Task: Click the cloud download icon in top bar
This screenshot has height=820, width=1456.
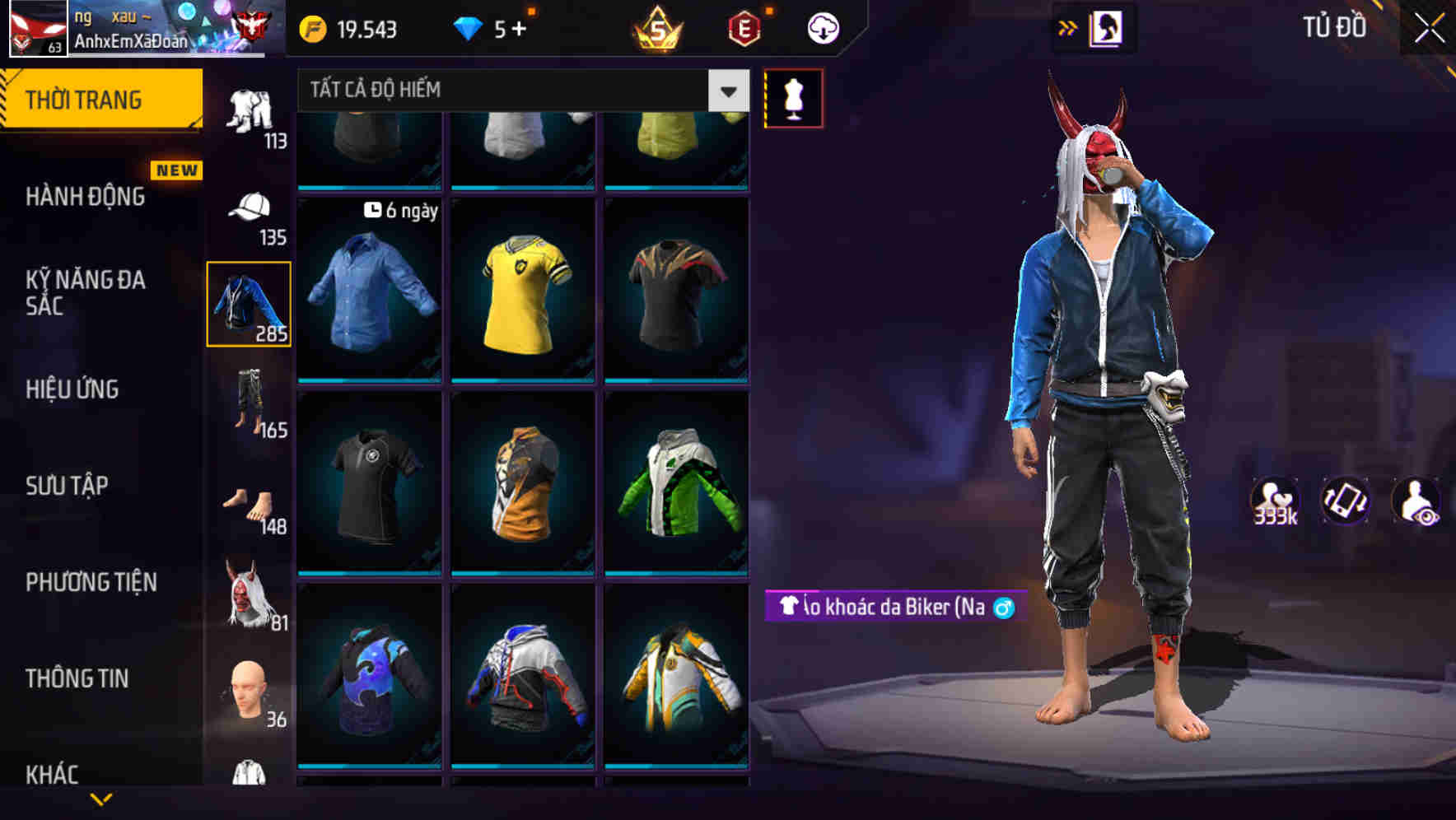Action: 821,27
